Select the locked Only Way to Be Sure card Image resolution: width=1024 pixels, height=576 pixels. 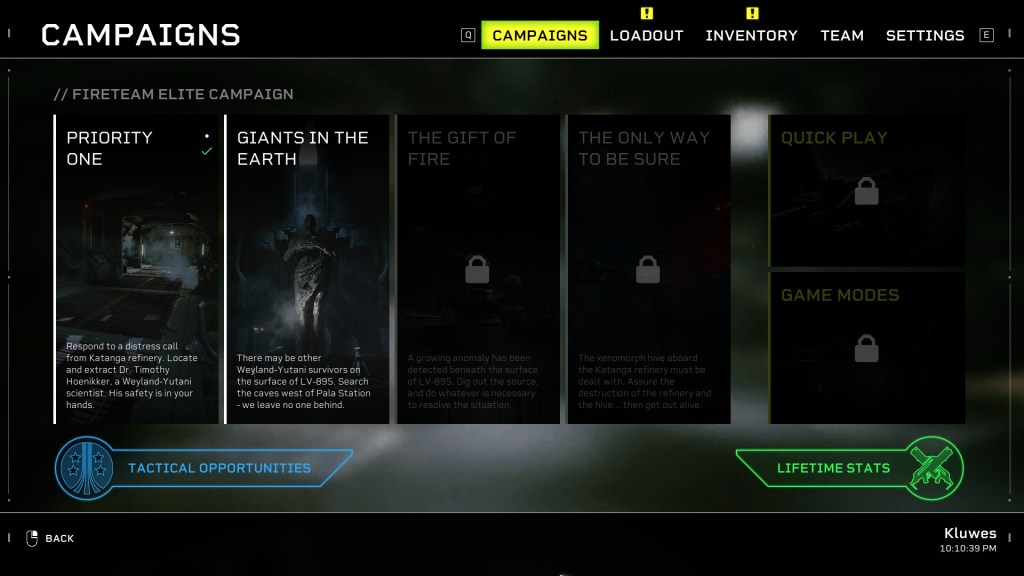click(648, 269)
